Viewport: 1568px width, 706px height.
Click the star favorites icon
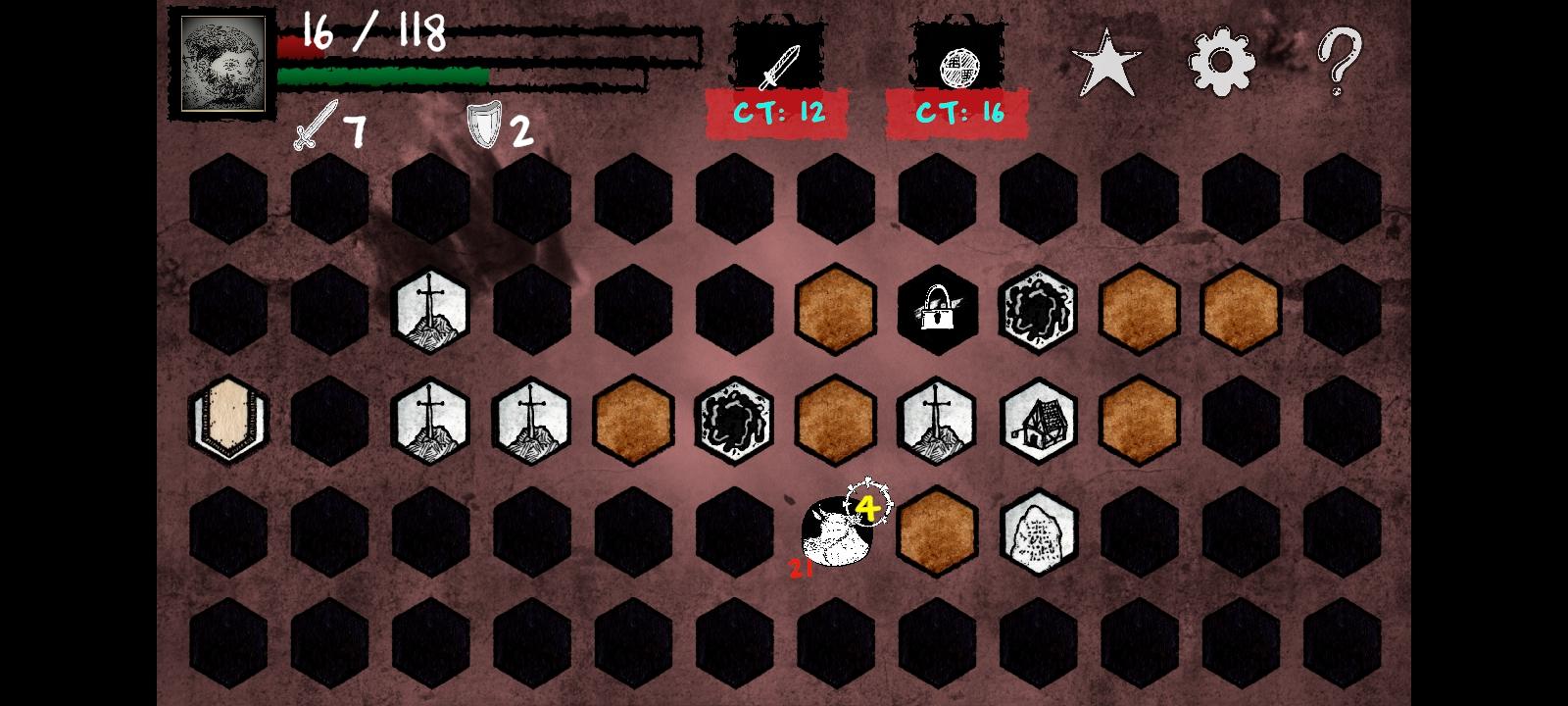[1105, 61]
